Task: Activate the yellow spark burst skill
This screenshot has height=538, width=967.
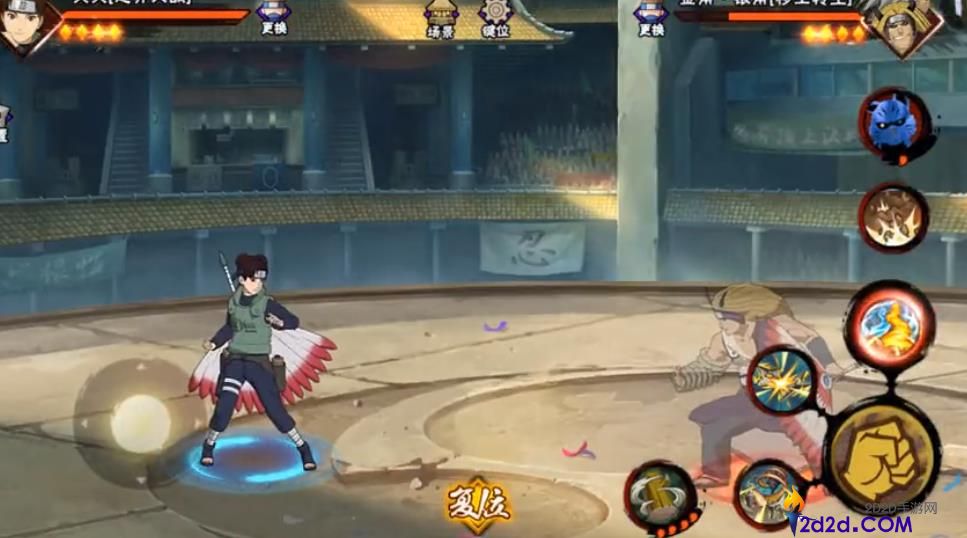Action: coord(783,380)
